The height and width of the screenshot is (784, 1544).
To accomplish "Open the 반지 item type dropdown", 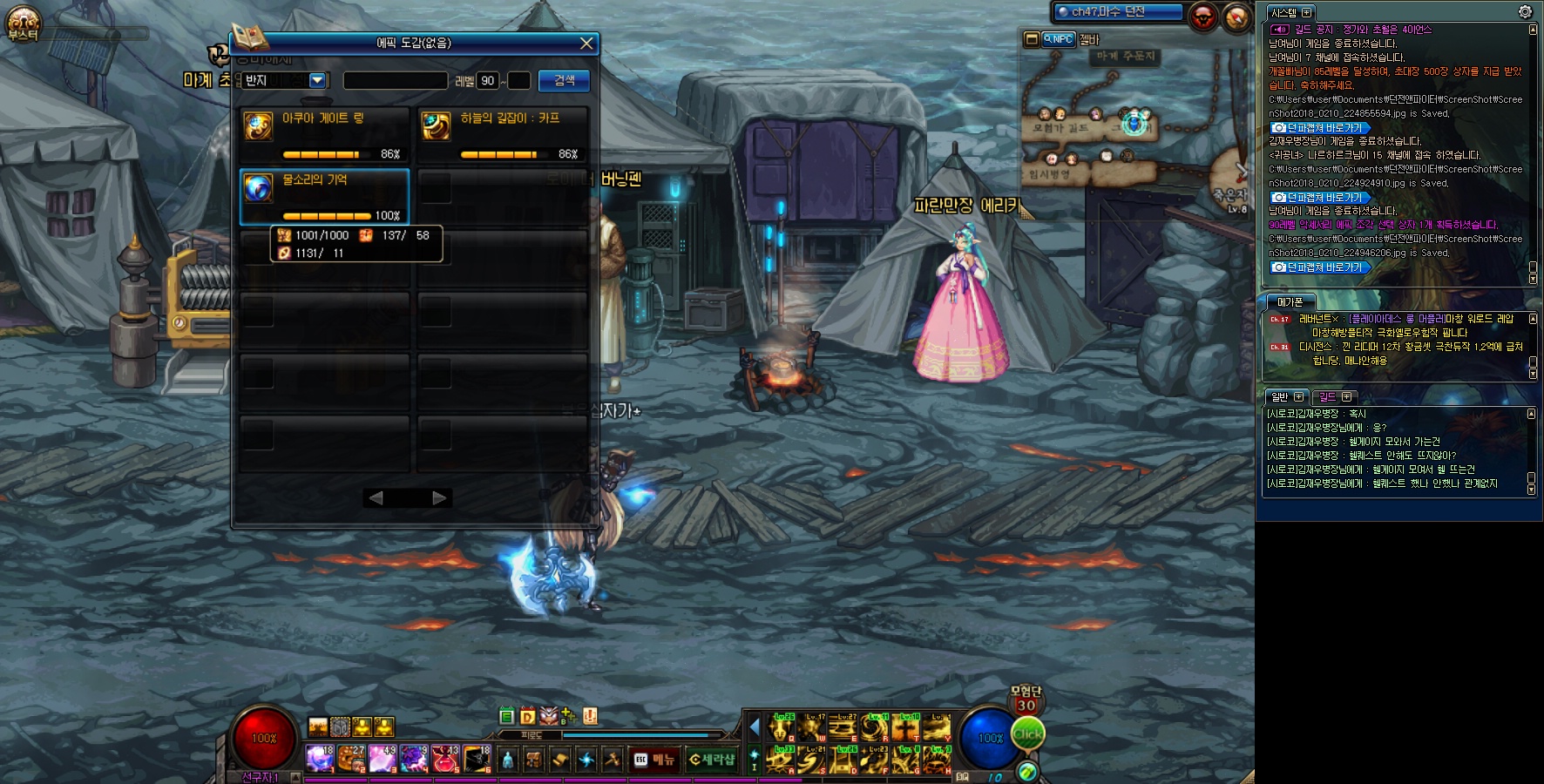I will point(317,80).
